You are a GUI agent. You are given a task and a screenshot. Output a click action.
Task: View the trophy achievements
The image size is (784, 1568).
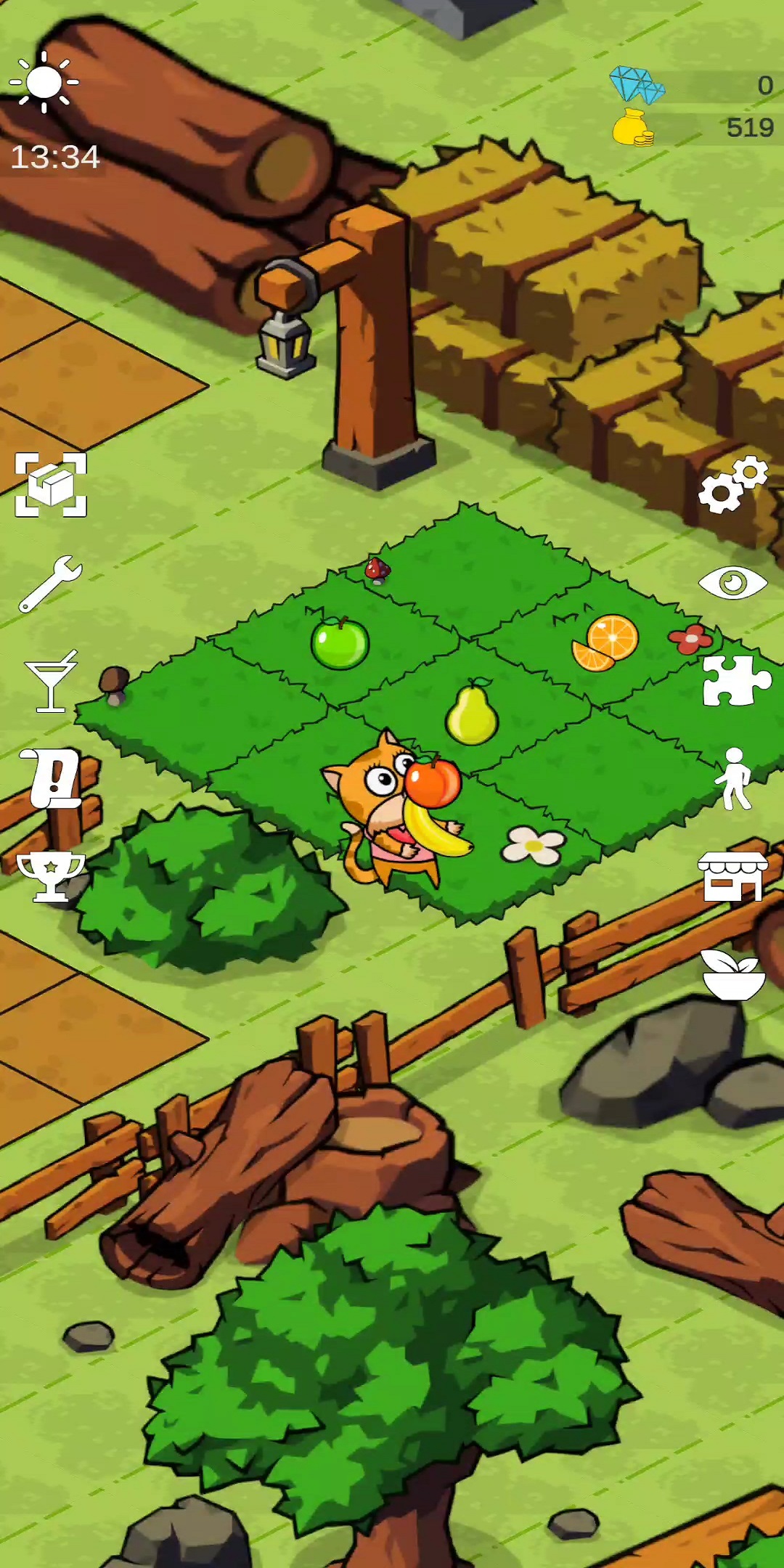pyautogui.click(x=51, y=877)
